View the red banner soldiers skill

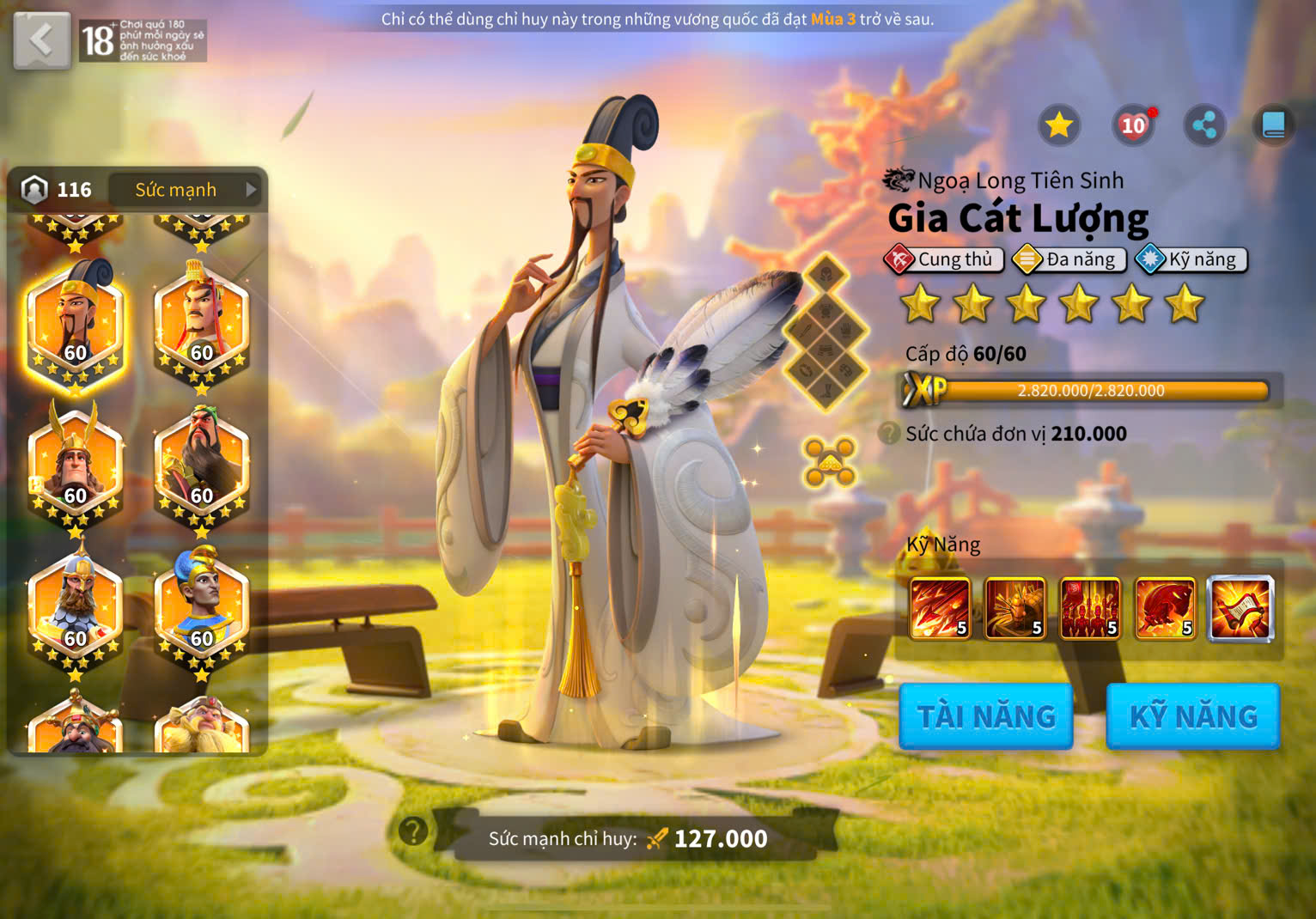[x=1090, y=608]
